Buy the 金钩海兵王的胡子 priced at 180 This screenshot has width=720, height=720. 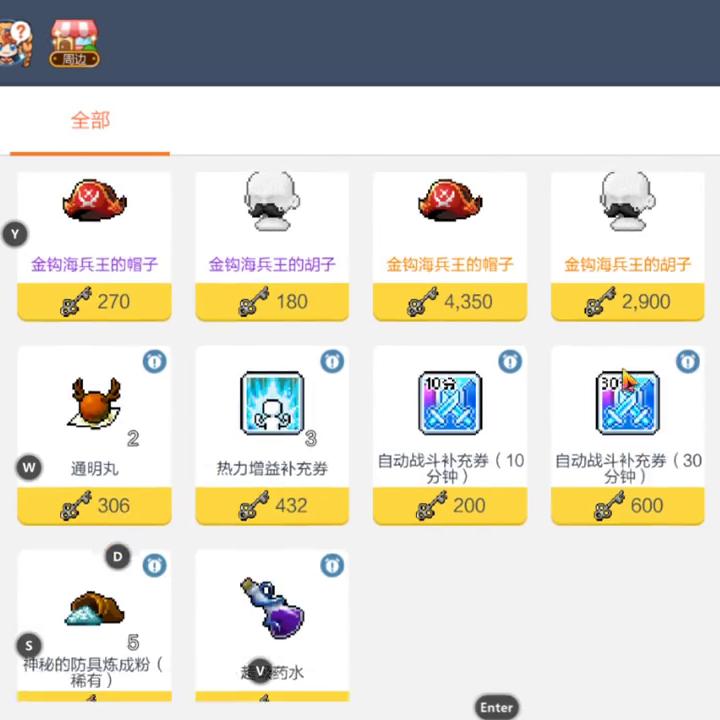pyautogui.click(x=272, y=301)
